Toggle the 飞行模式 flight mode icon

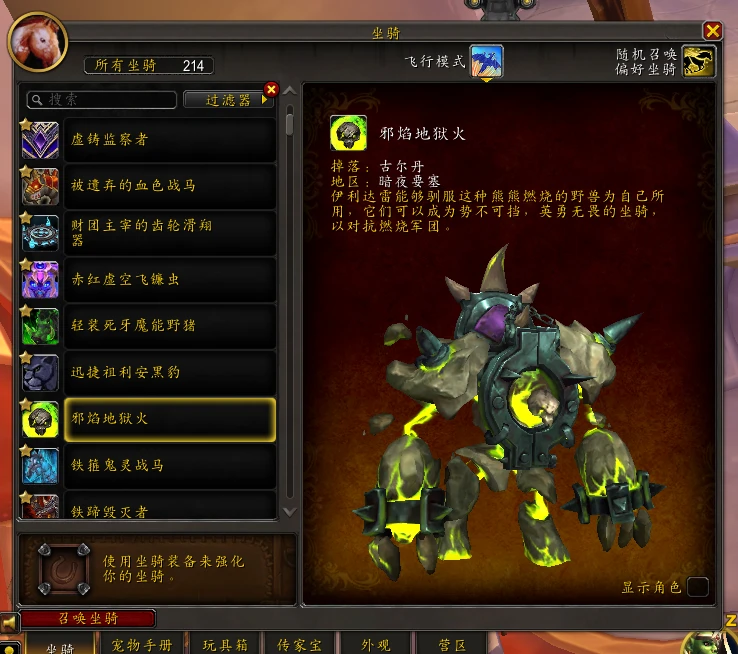(487, 62)
